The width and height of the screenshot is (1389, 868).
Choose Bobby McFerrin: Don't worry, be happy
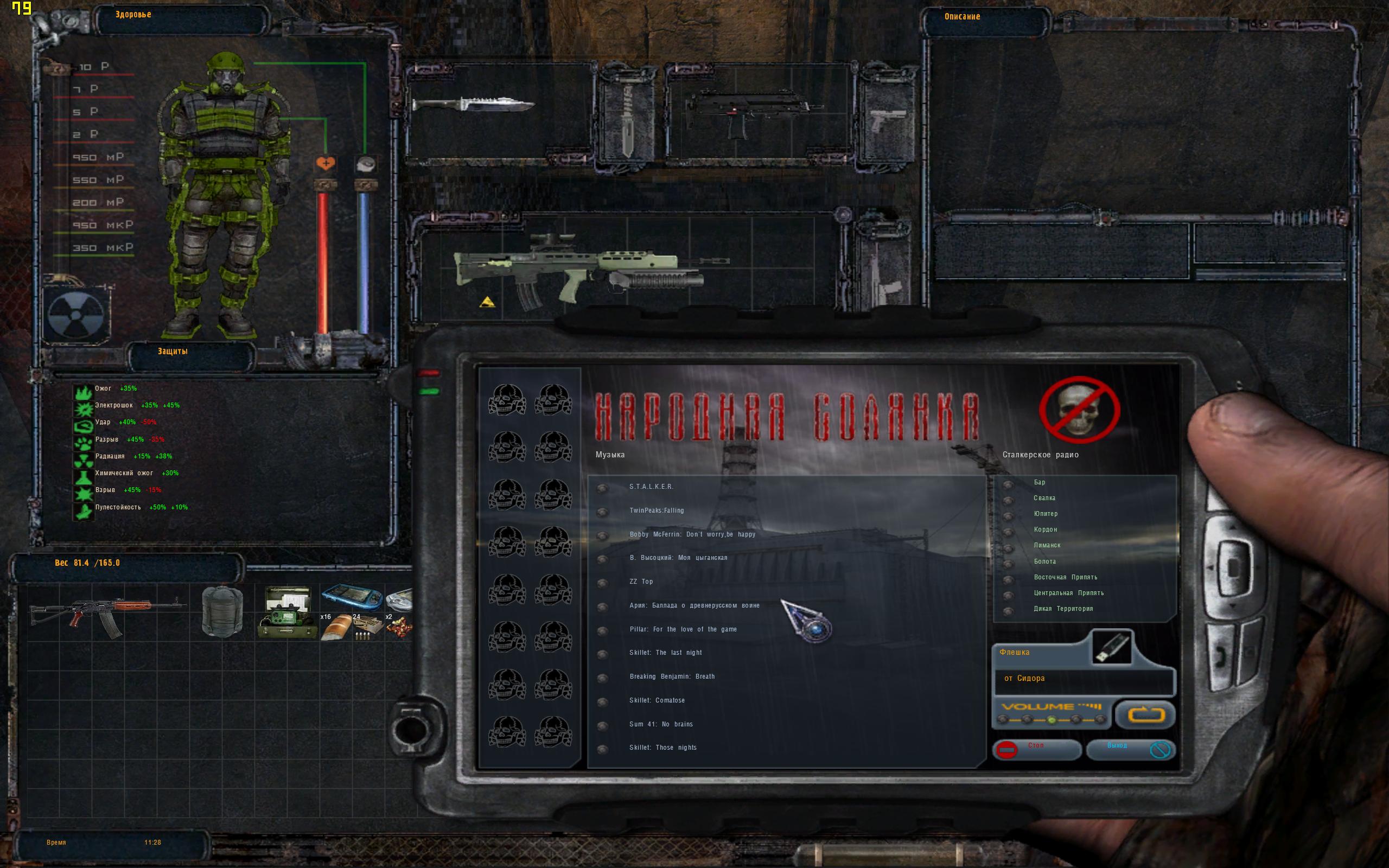(x=692, y=534)
